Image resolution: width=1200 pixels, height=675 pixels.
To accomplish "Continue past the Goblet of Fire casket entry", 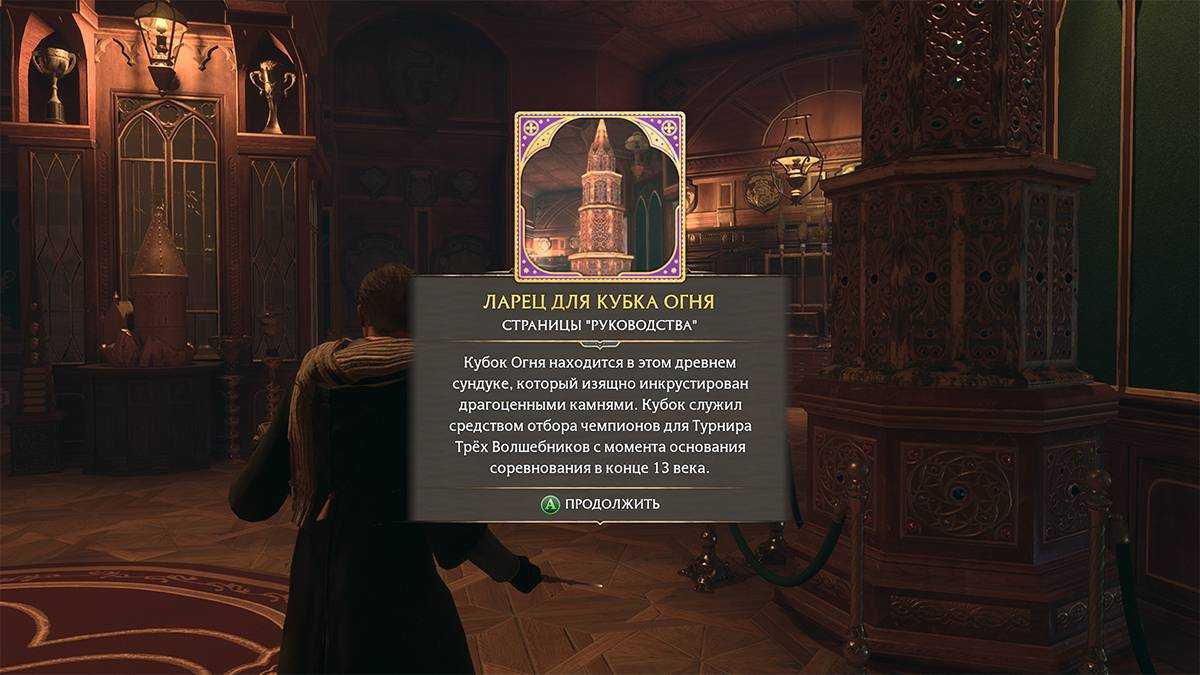I will (600, 504).
